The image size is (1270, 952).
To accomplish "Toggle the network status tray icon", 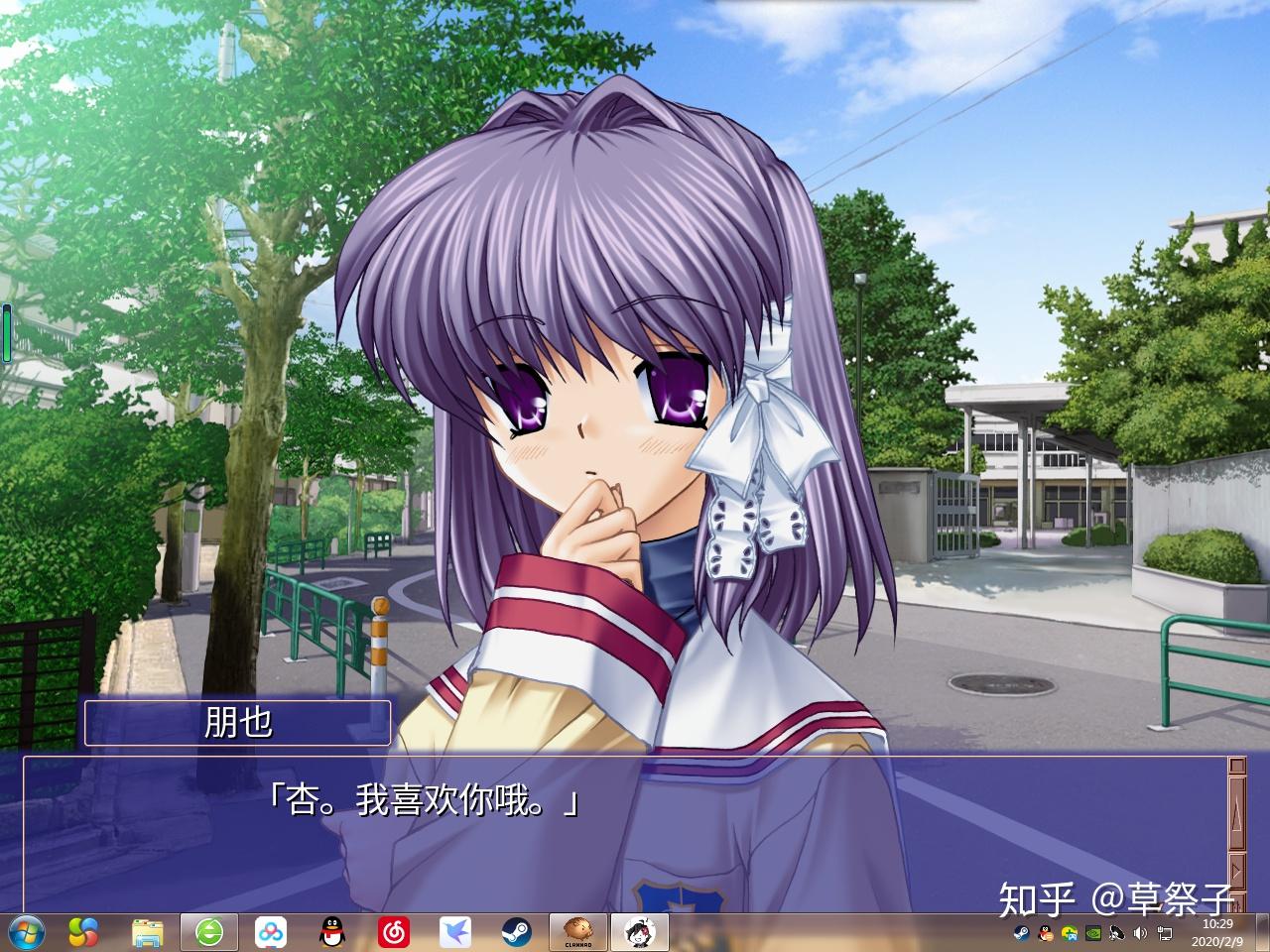I will coord(1163,932).
